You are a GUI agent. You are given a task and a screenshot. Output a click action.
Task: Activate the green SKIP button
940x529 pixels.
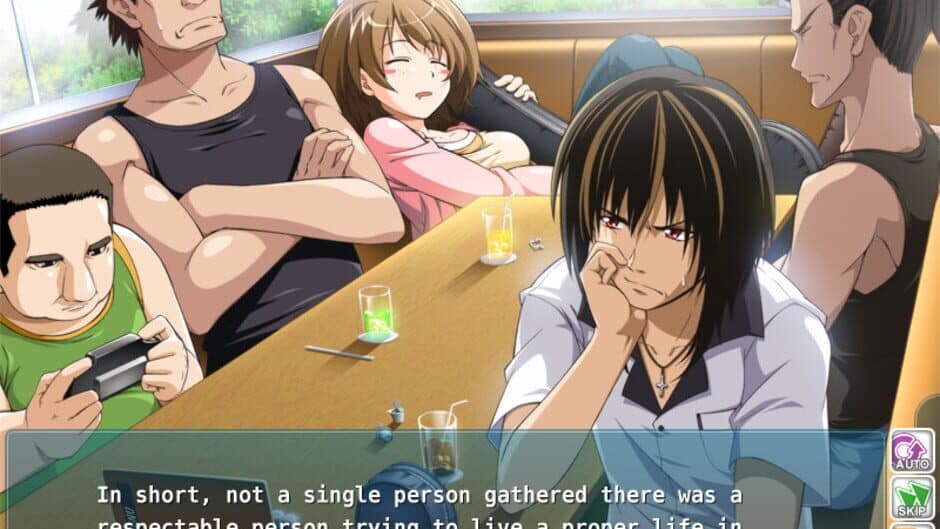(911, 499)
